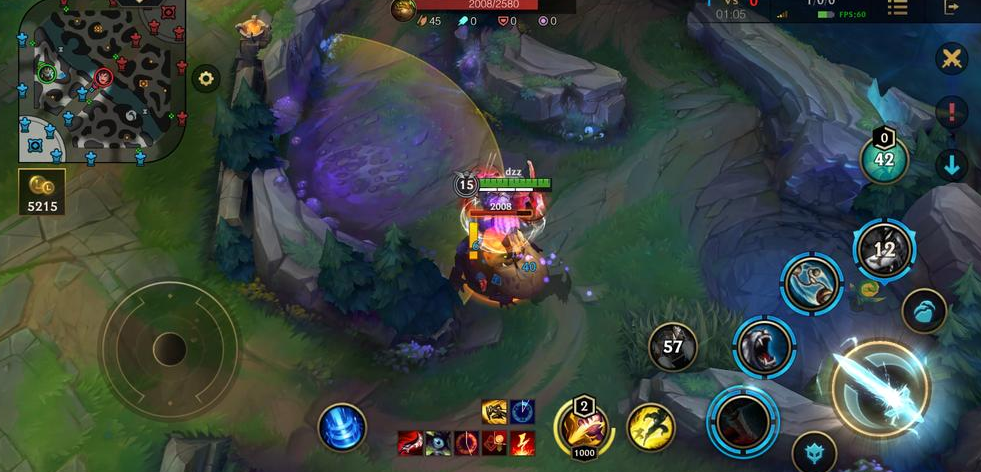Screen dimensions: 981x472
Task: Open the minimap
Action: click(97, 80)
